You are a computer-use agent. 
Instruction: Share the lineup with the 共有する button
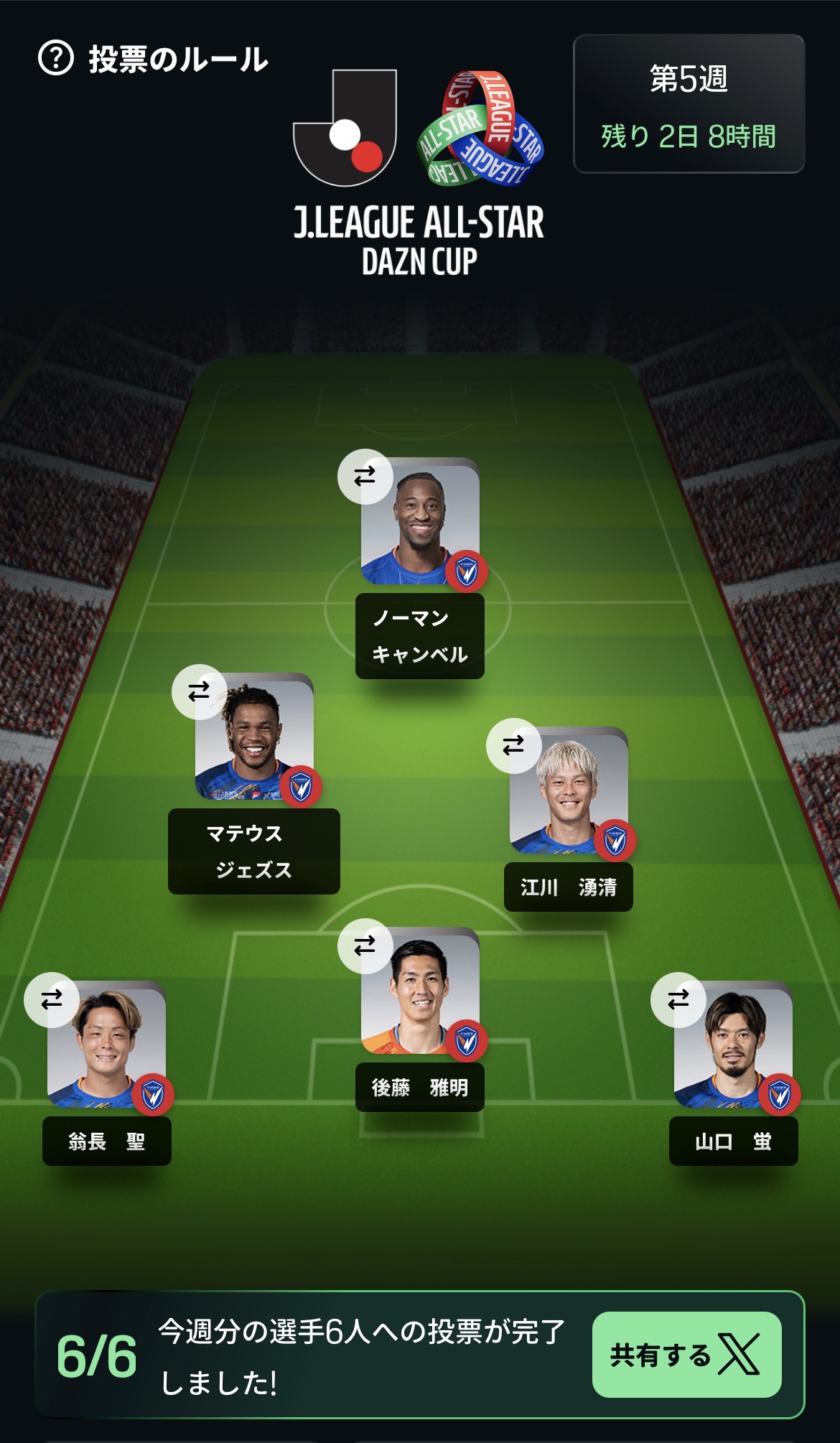[x=686, y=1355]
